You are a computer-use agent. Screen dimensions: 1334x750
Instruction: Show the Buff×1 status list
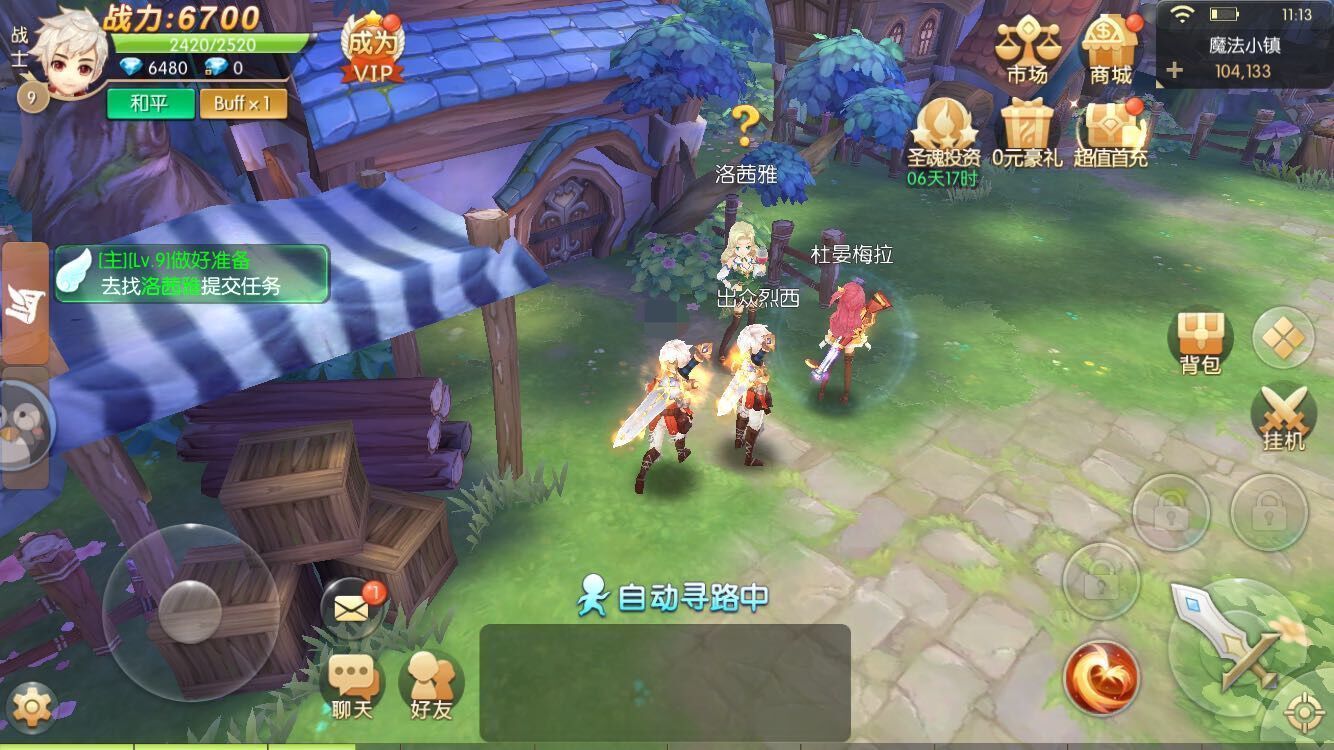pos(242,103)
